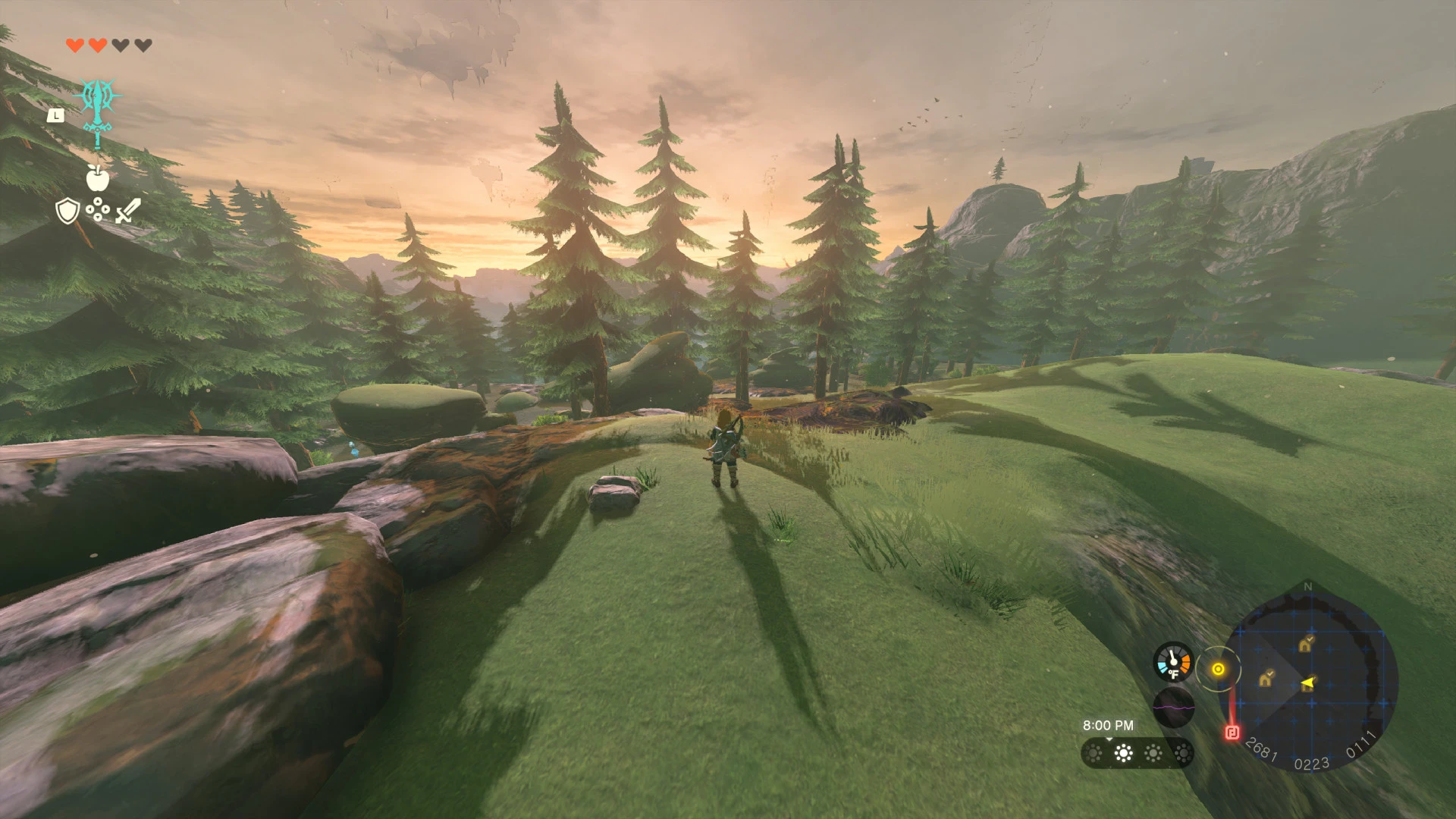The height and width of the screenshot is (819, 1456).
Task: Click the 8:00 PM clock label
Action: tap(1108, 724)
